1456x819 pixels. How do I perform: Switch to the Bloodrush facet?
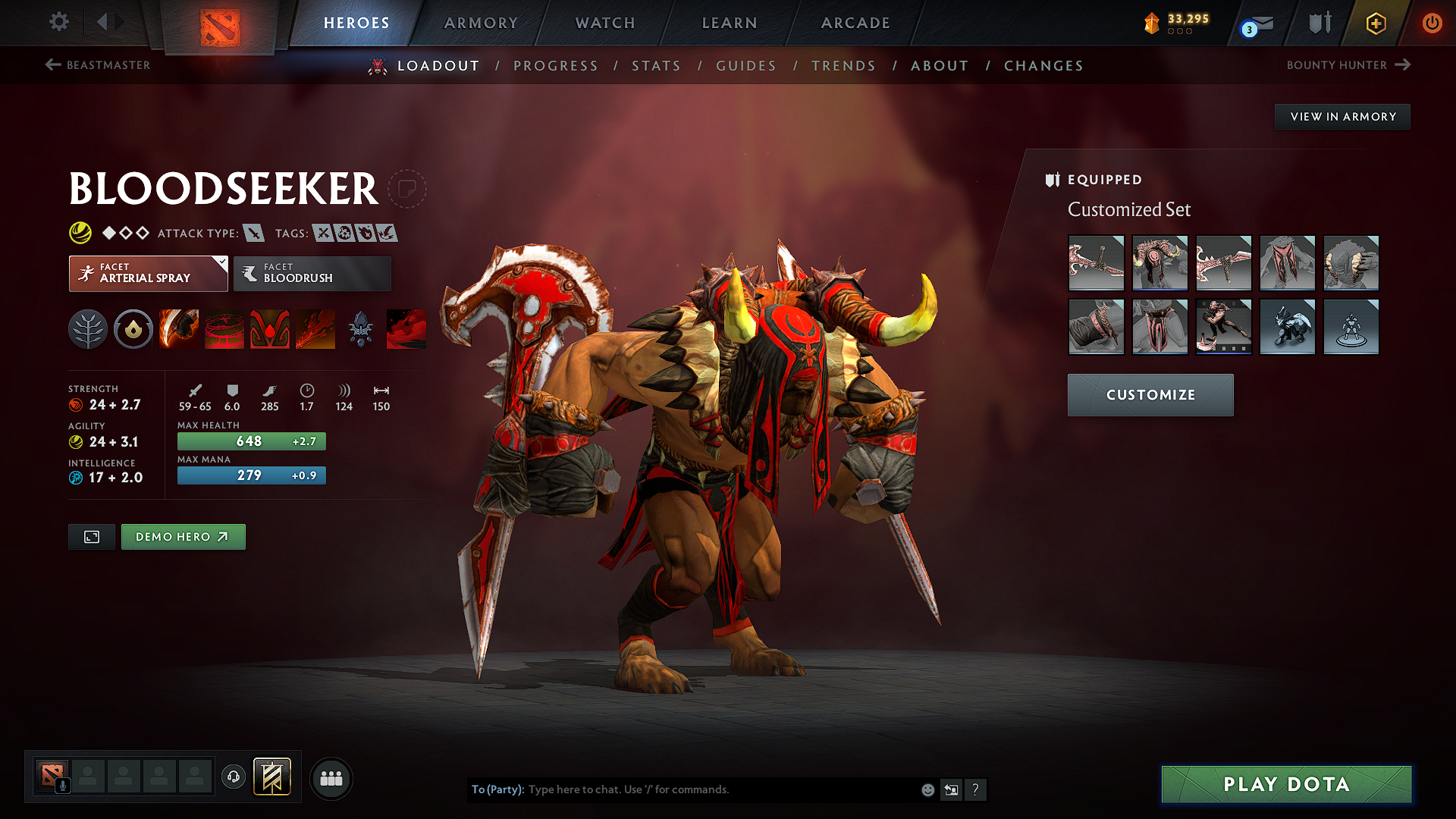(311, 274)
